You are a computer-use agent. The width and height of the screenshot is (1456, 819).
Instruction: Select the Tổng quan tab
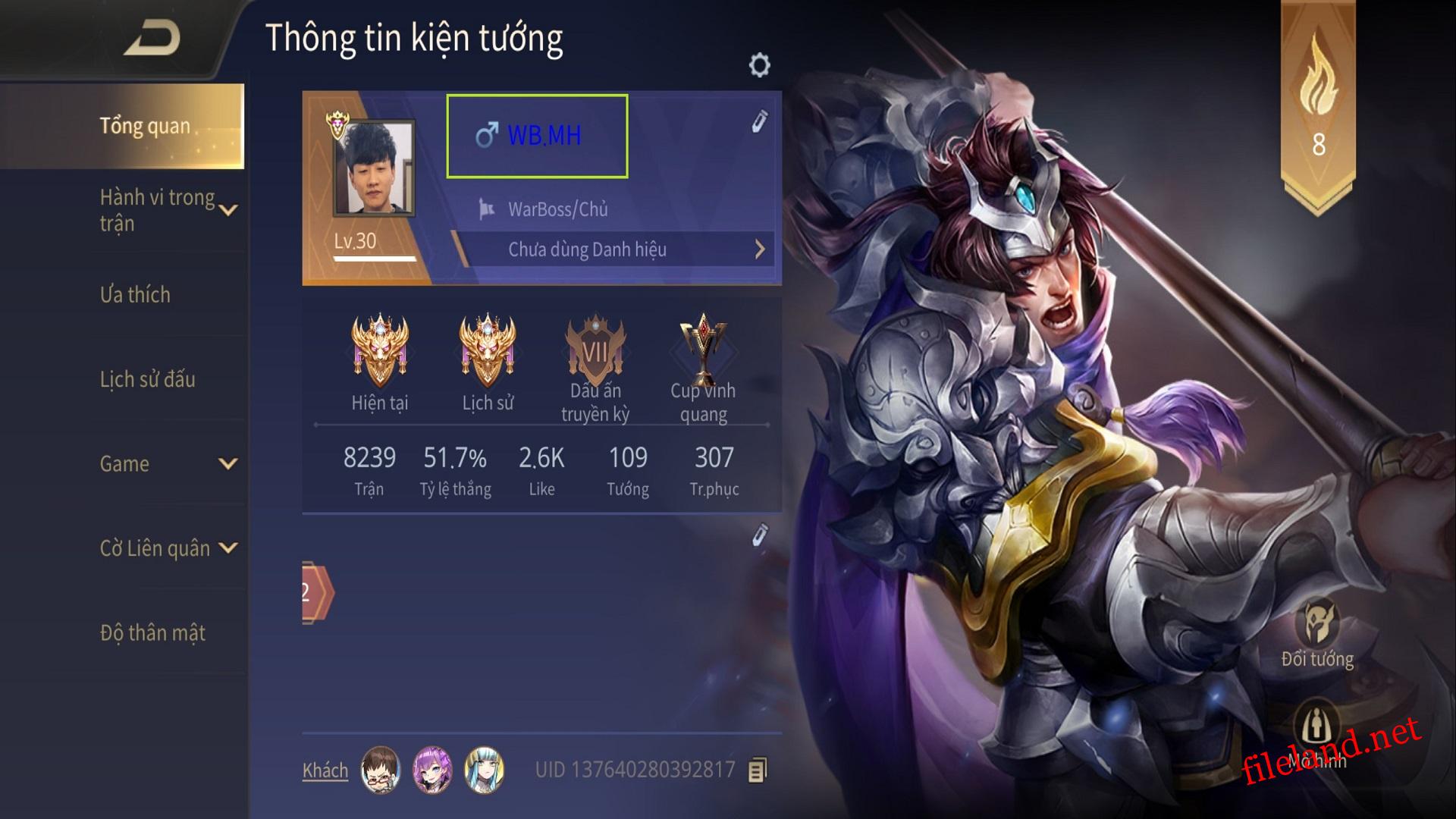[x=145, y=126]
